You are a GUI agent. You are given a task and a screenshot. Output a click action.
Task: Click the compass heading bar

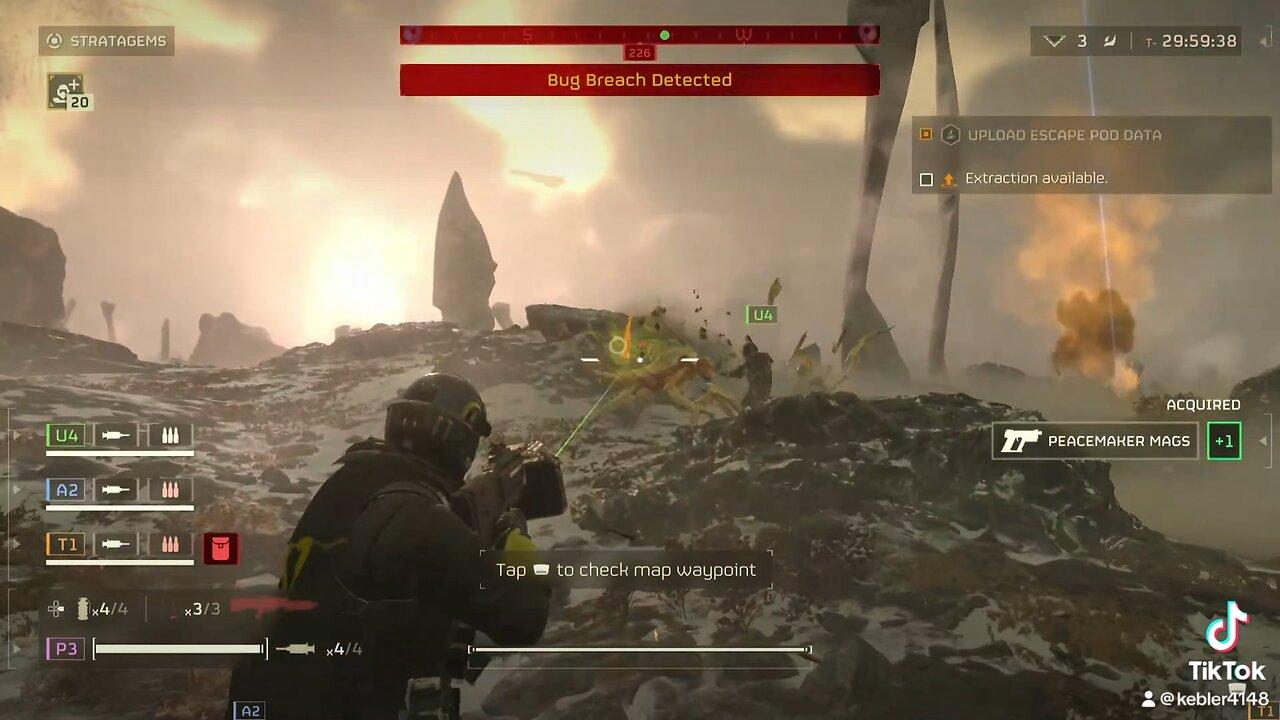(639, 35)
